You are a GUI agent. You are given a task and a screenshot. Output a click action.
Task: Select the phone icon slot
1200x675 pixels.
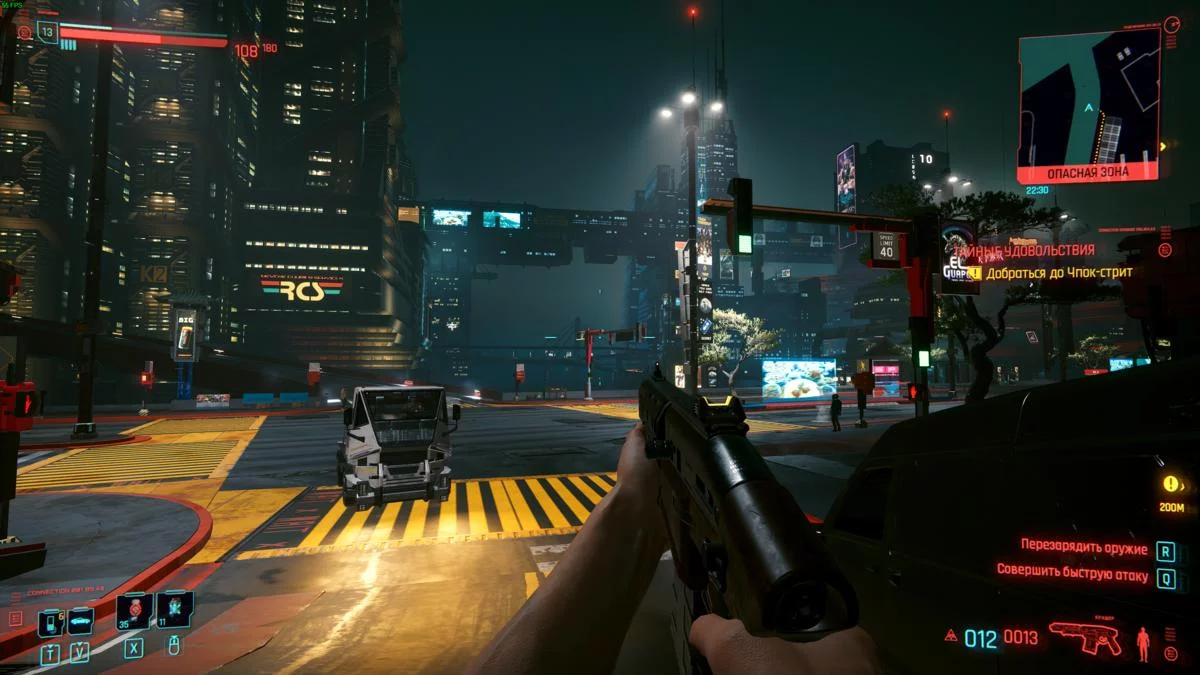pos(49,622)
